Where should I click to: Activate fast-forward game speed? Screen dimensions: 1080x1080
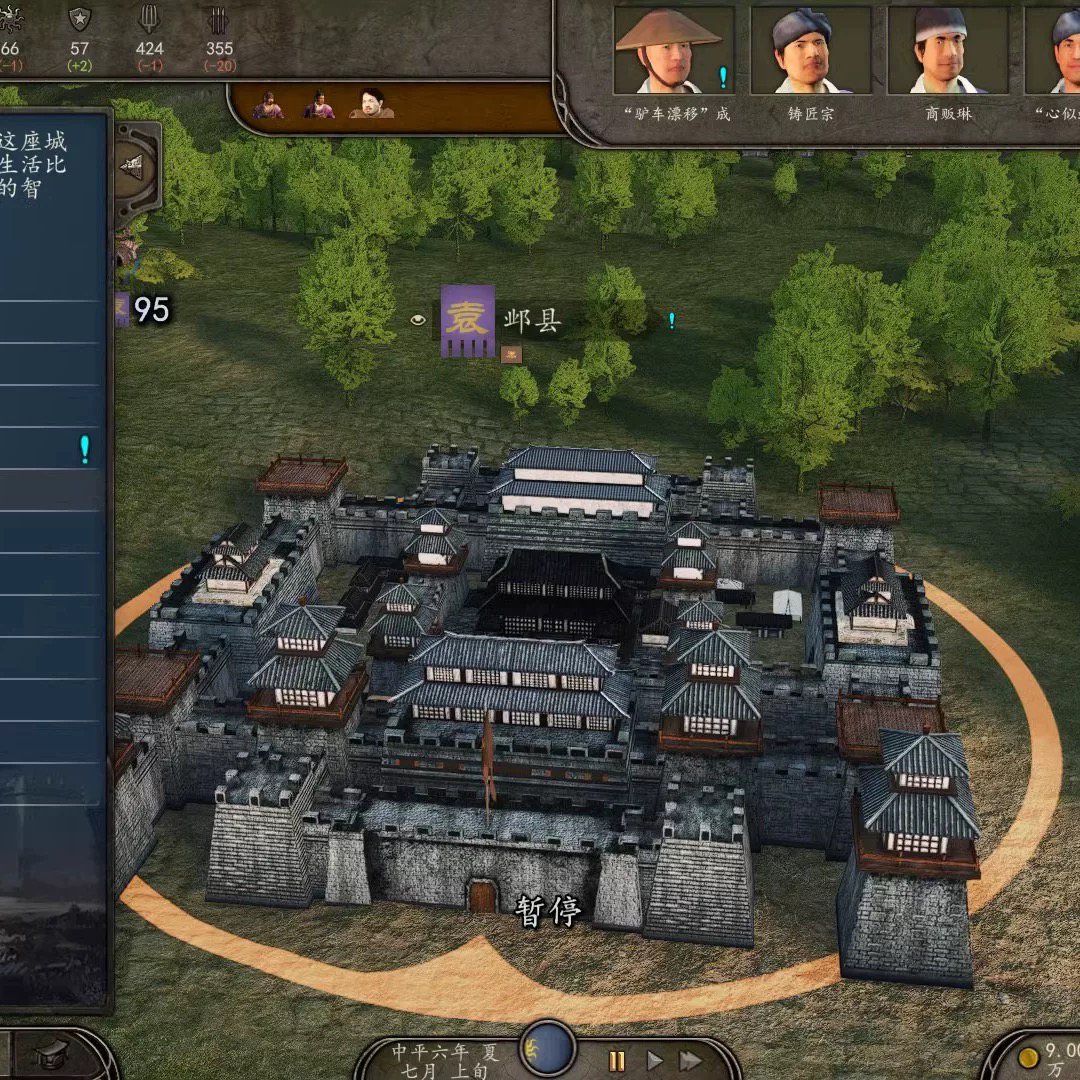point(691,1060)
